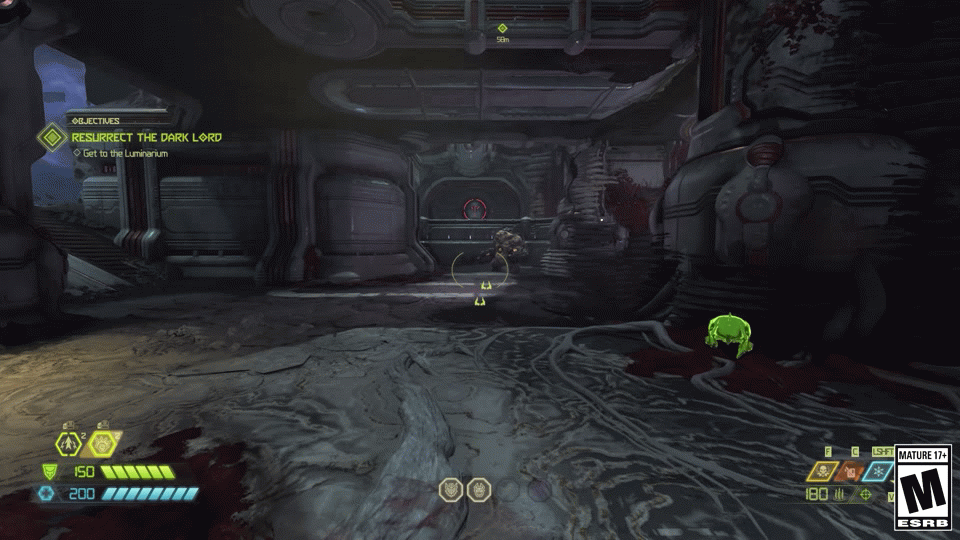Viewport: 960px width, 540px height.
Task: Select the highlighted yellow fist hexagon icon
Action: tap(101, 443)
